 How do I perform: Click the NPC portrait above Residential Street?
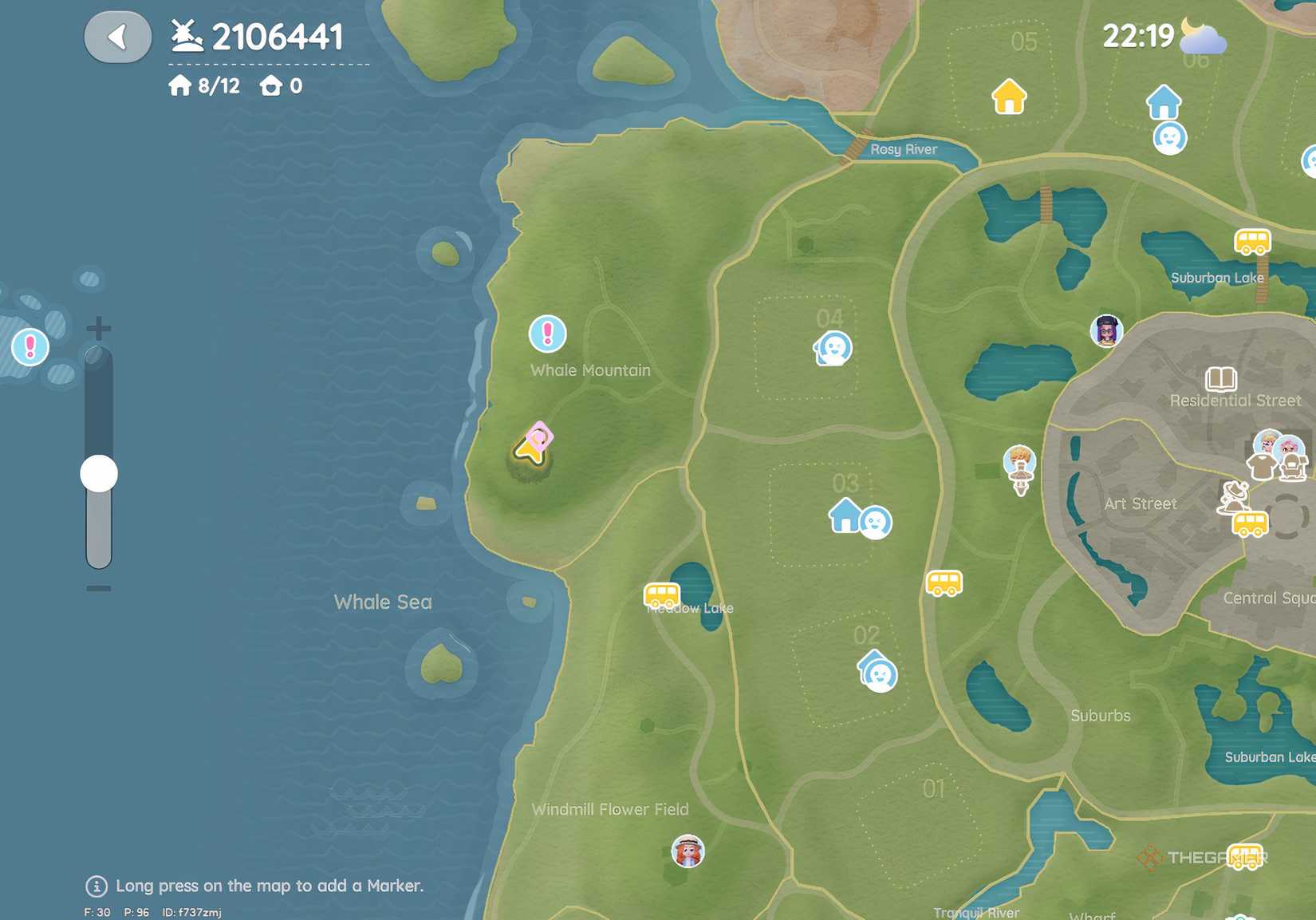pyautogui.click(x=1107, y=331)
